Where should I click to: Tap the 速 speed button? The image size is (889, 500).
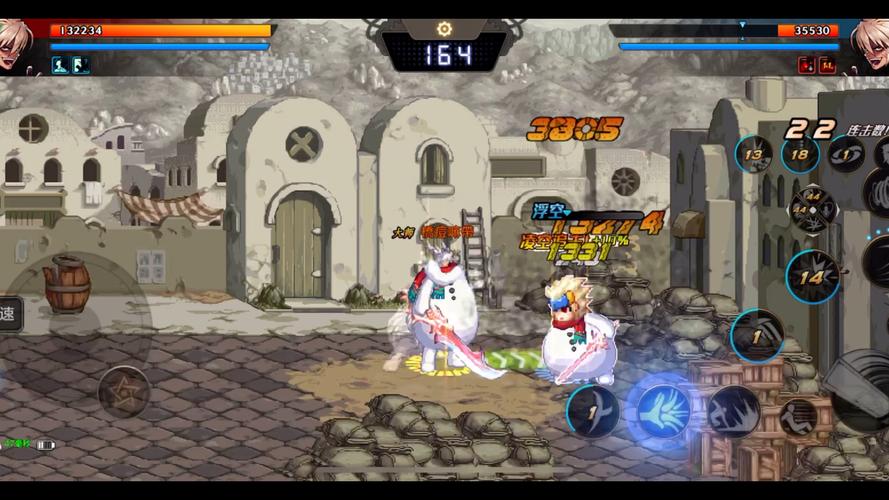pyautogui.click(x=9, y=313)
